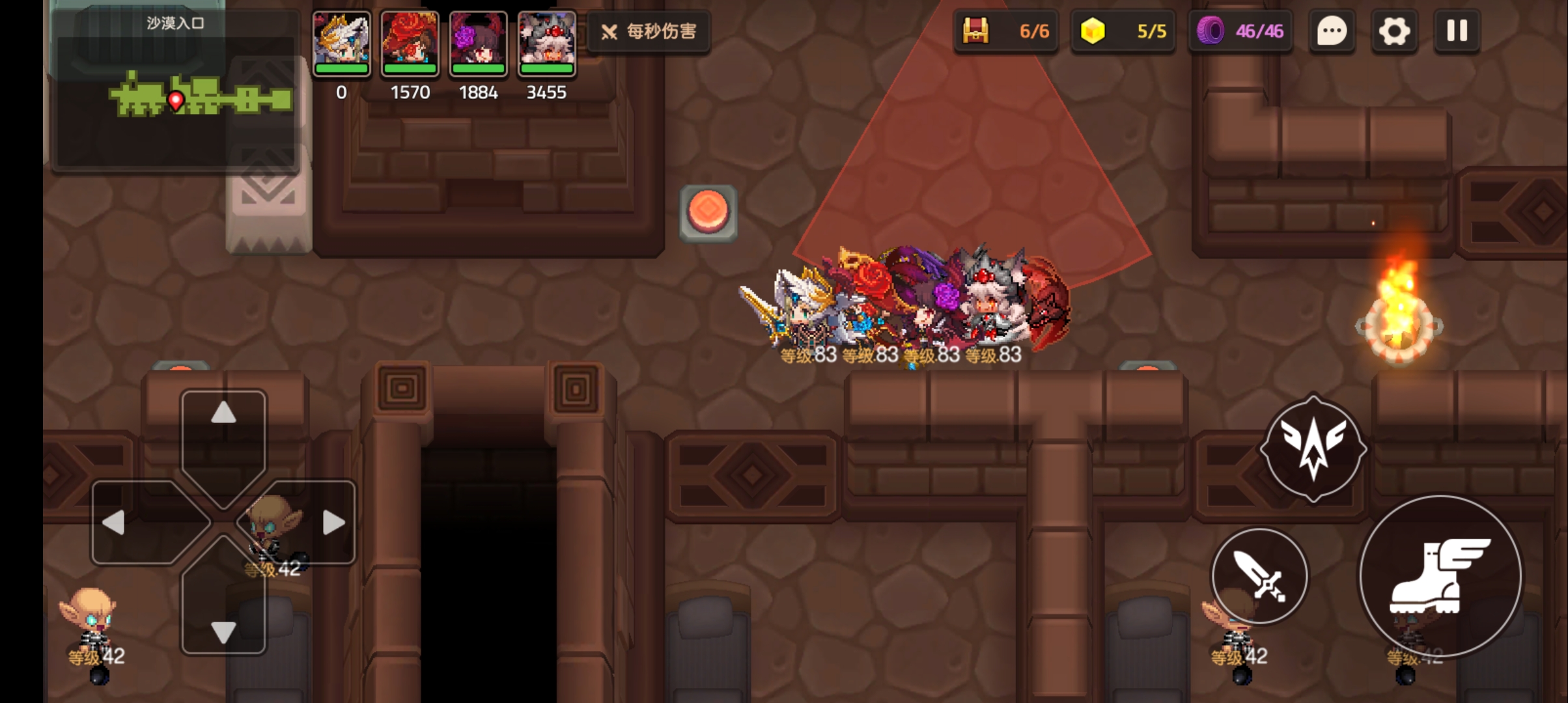Dash using the winged boot button
The width and height of the screenshot is (1568, 703).
(1440, 577)
